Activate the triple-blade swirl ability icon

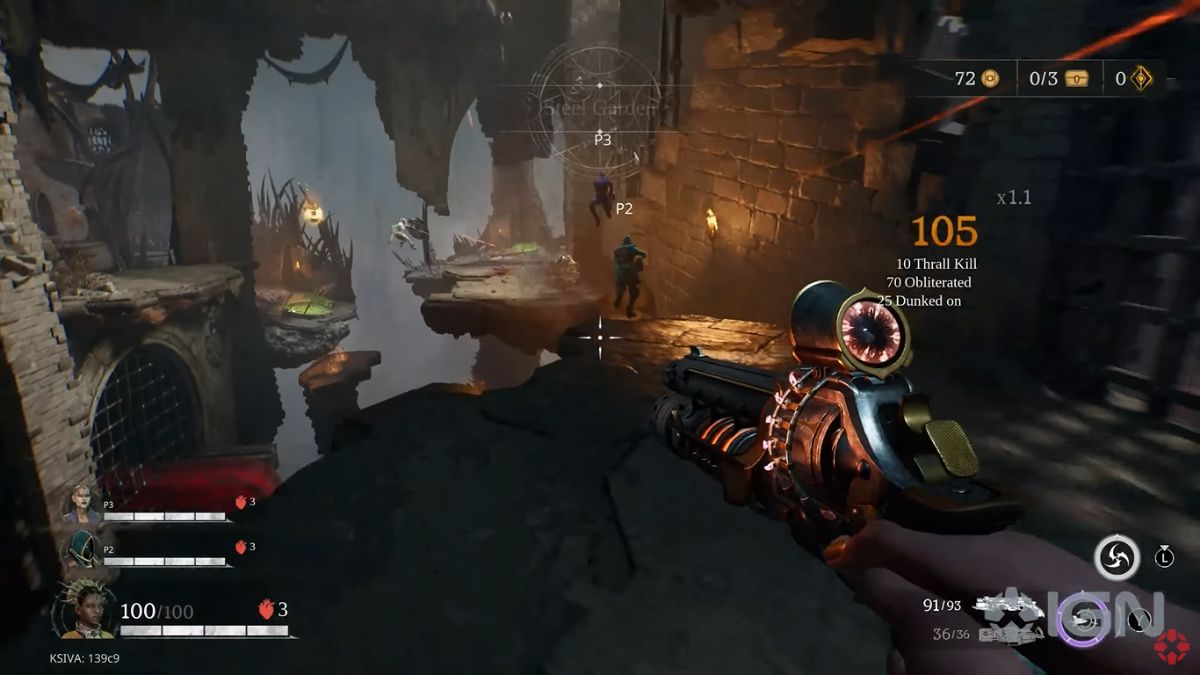pyautogui.click(x=1116, y=558)
